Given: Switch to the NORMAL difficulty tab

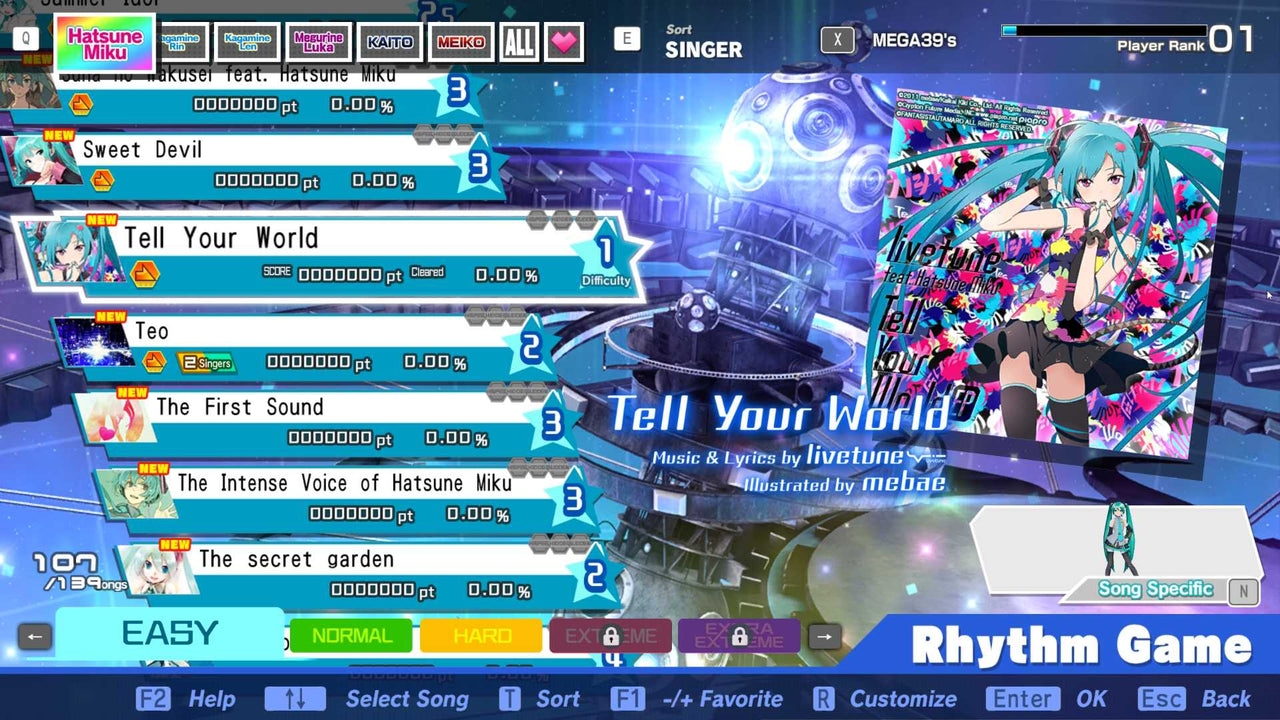Looking at the screenshot, I should coord(350,635).
